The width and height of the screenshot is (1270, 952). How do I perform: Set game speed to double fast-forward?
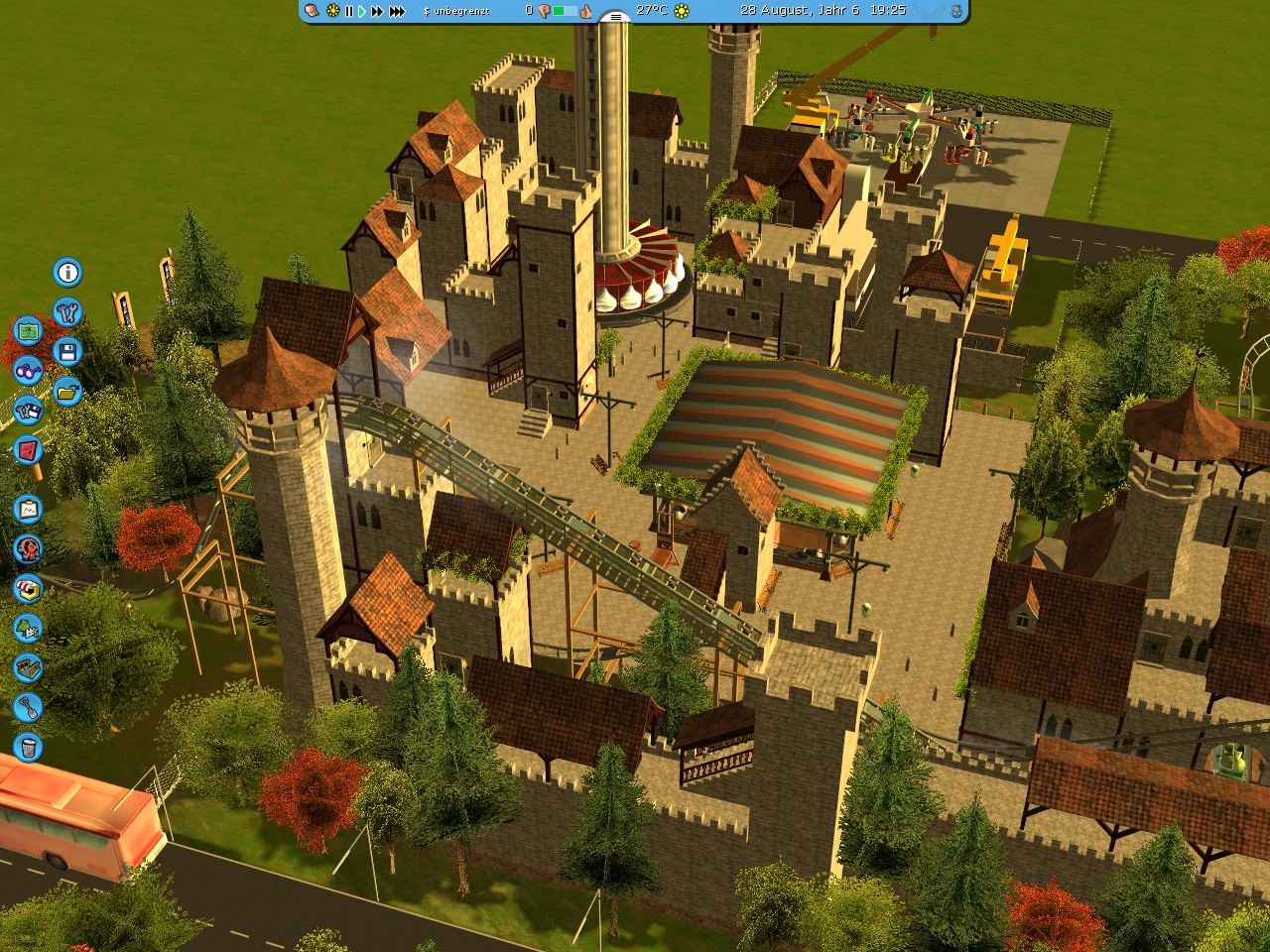(377, 11)
